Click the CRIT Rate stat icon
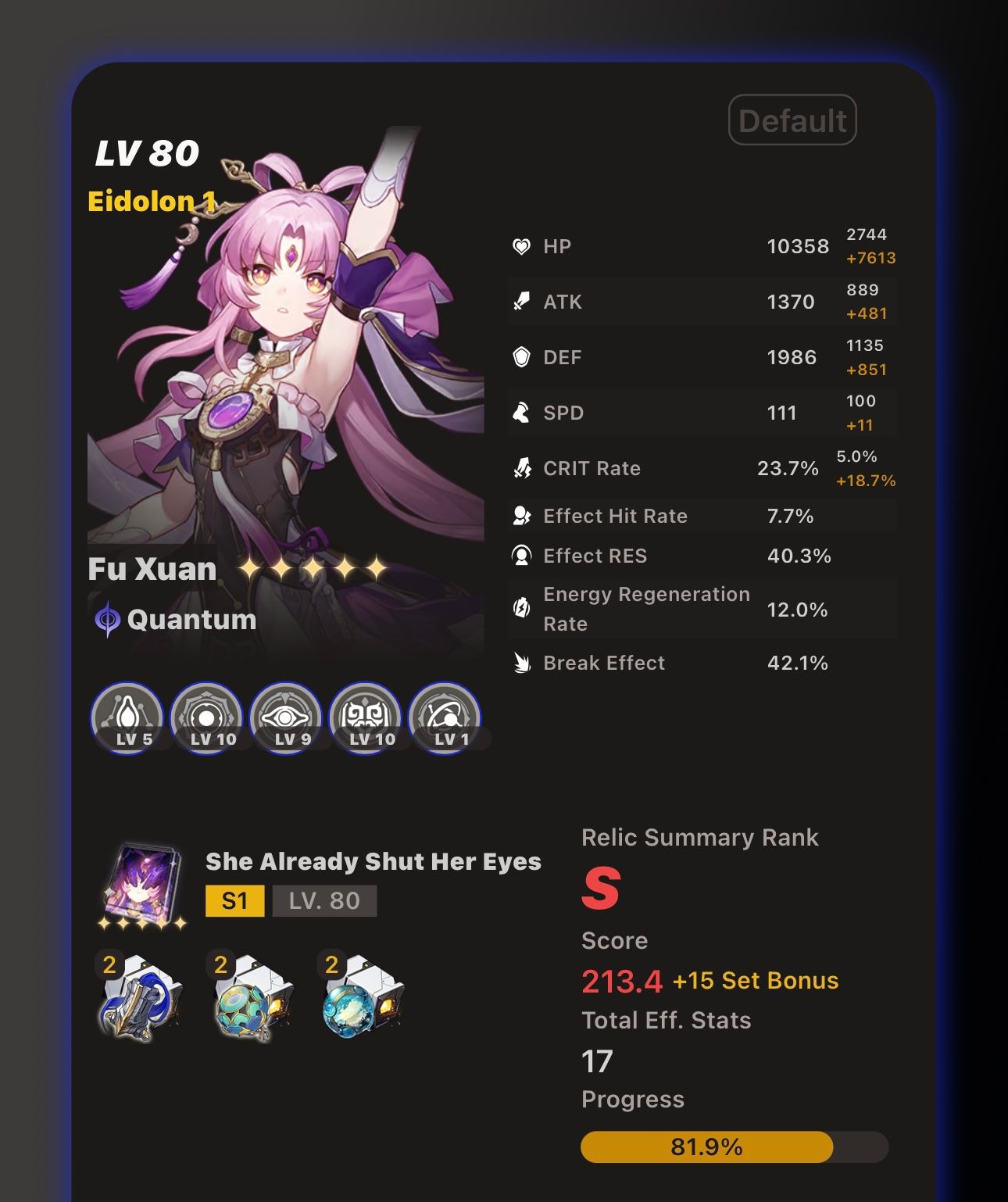 pyautogui.click(x=522, y=468)
